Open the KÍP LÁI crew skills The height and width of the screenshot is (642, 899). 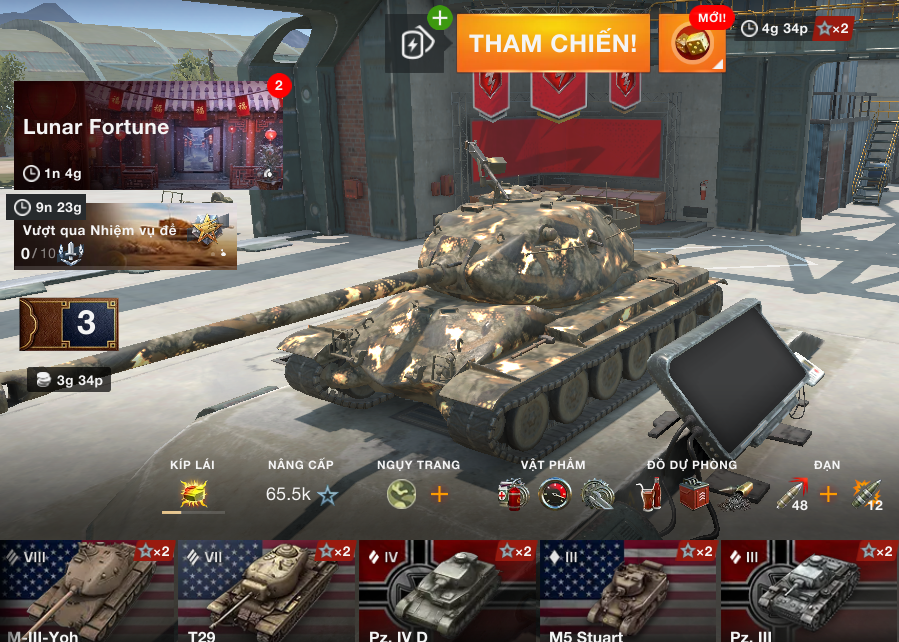coord(192,493)
